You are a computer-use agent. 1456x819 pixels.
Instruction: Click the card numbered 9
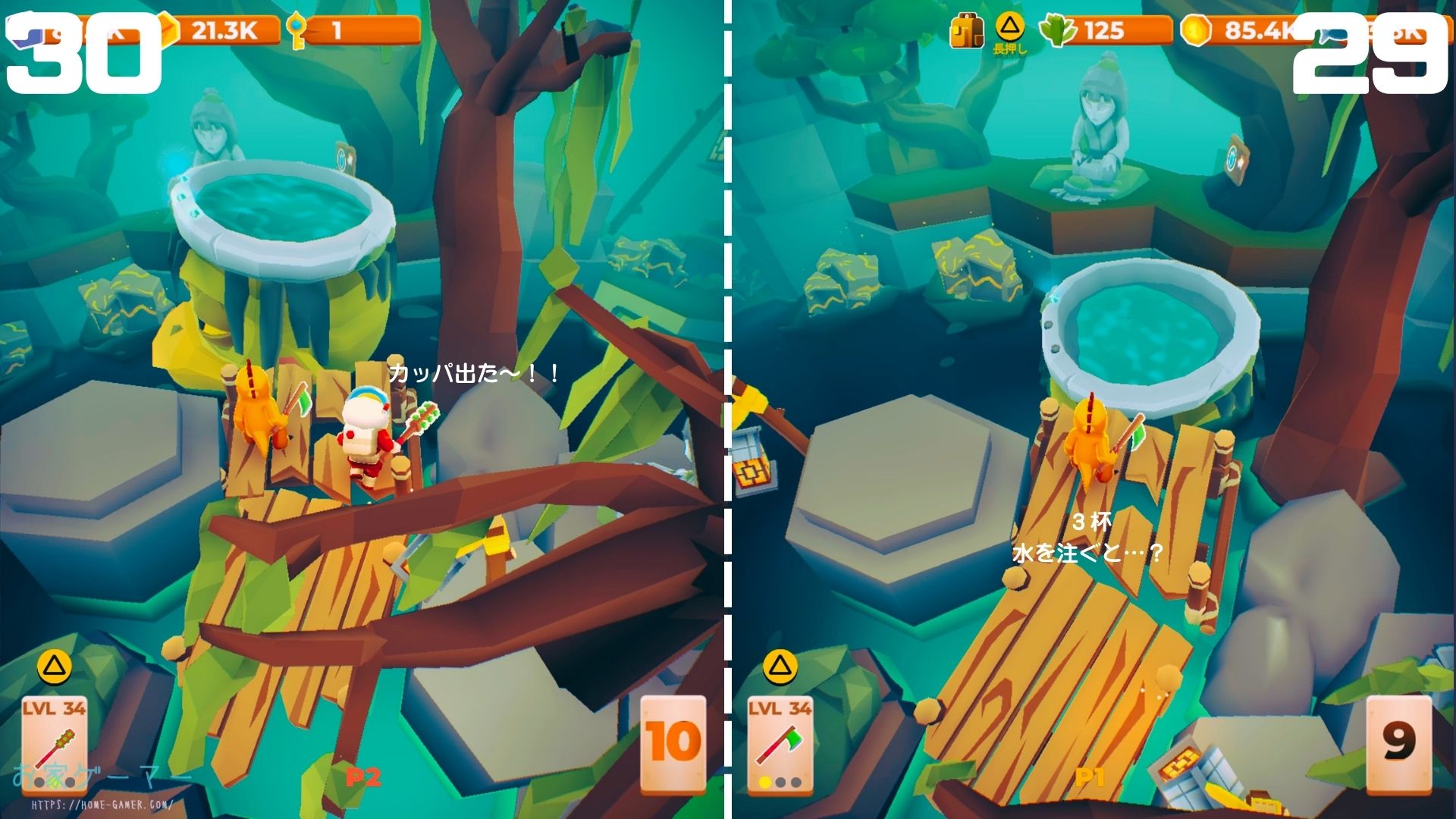(x=1398, y=742)
